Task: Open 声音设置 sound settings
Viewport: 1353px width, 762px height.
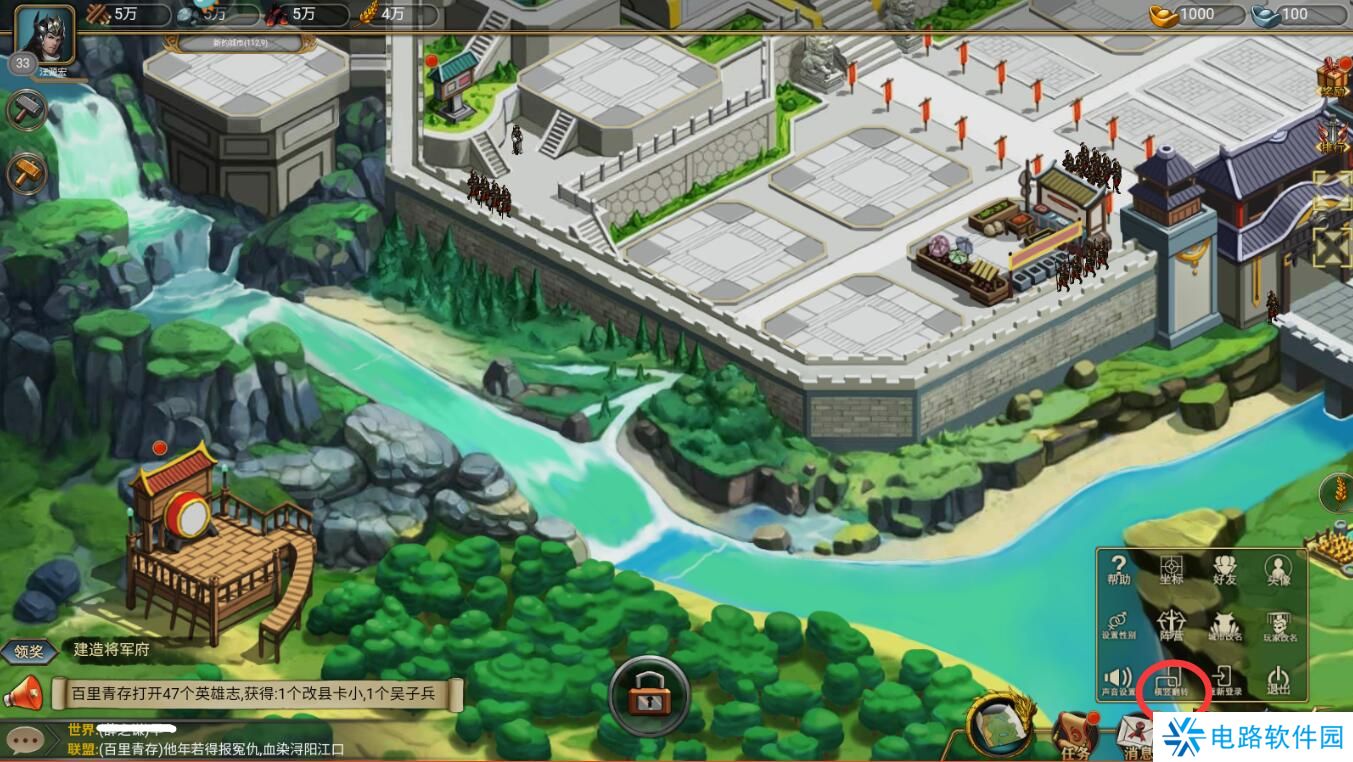Action: point(1119,682)
